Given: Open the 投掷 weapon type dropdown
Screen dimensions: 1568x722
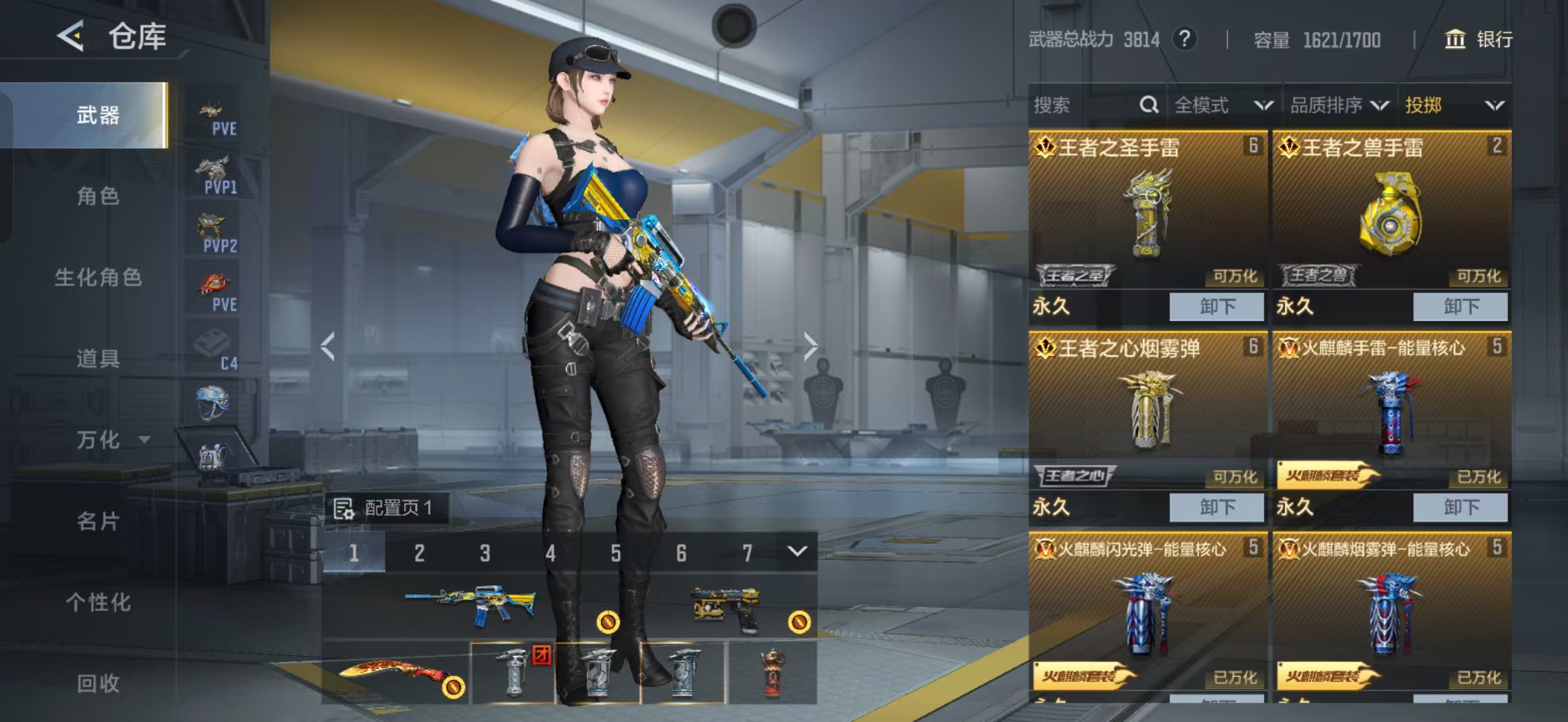Looking at the screenshot, I should pyautogui.click(x=1454, y=105).
